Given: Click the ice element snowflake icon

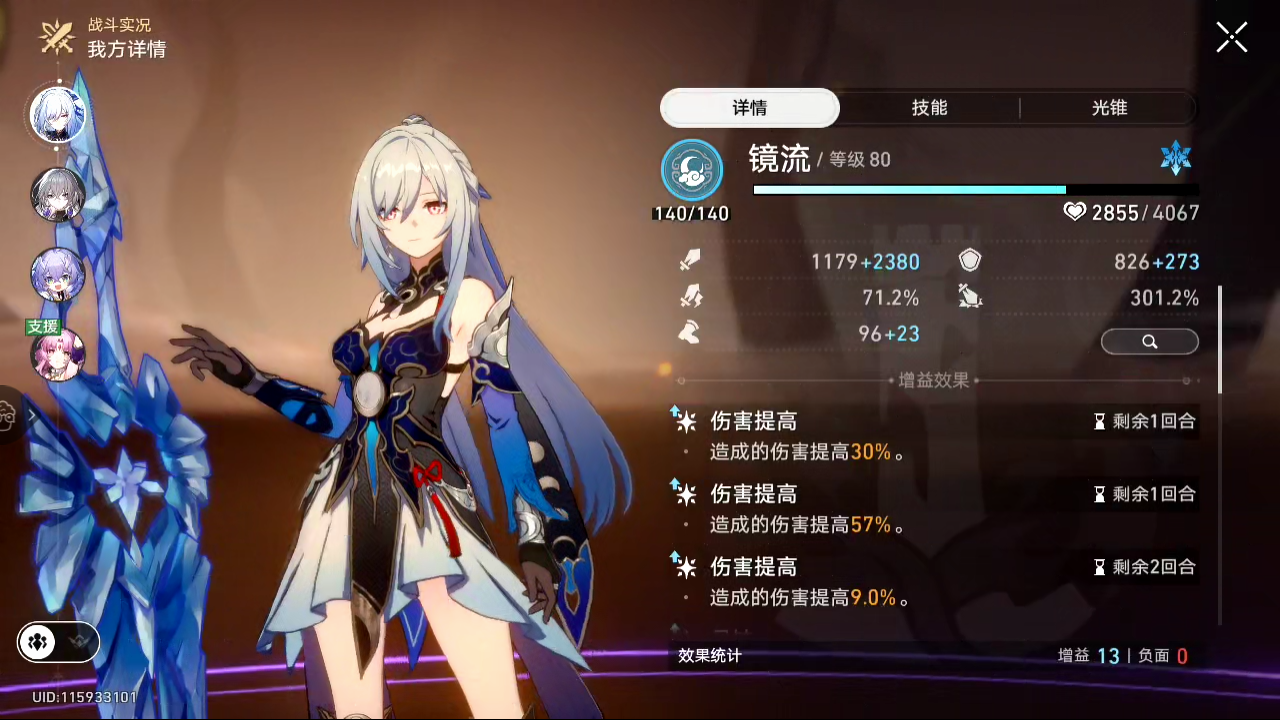Looking at the screenshot, I should point(1175,159).
